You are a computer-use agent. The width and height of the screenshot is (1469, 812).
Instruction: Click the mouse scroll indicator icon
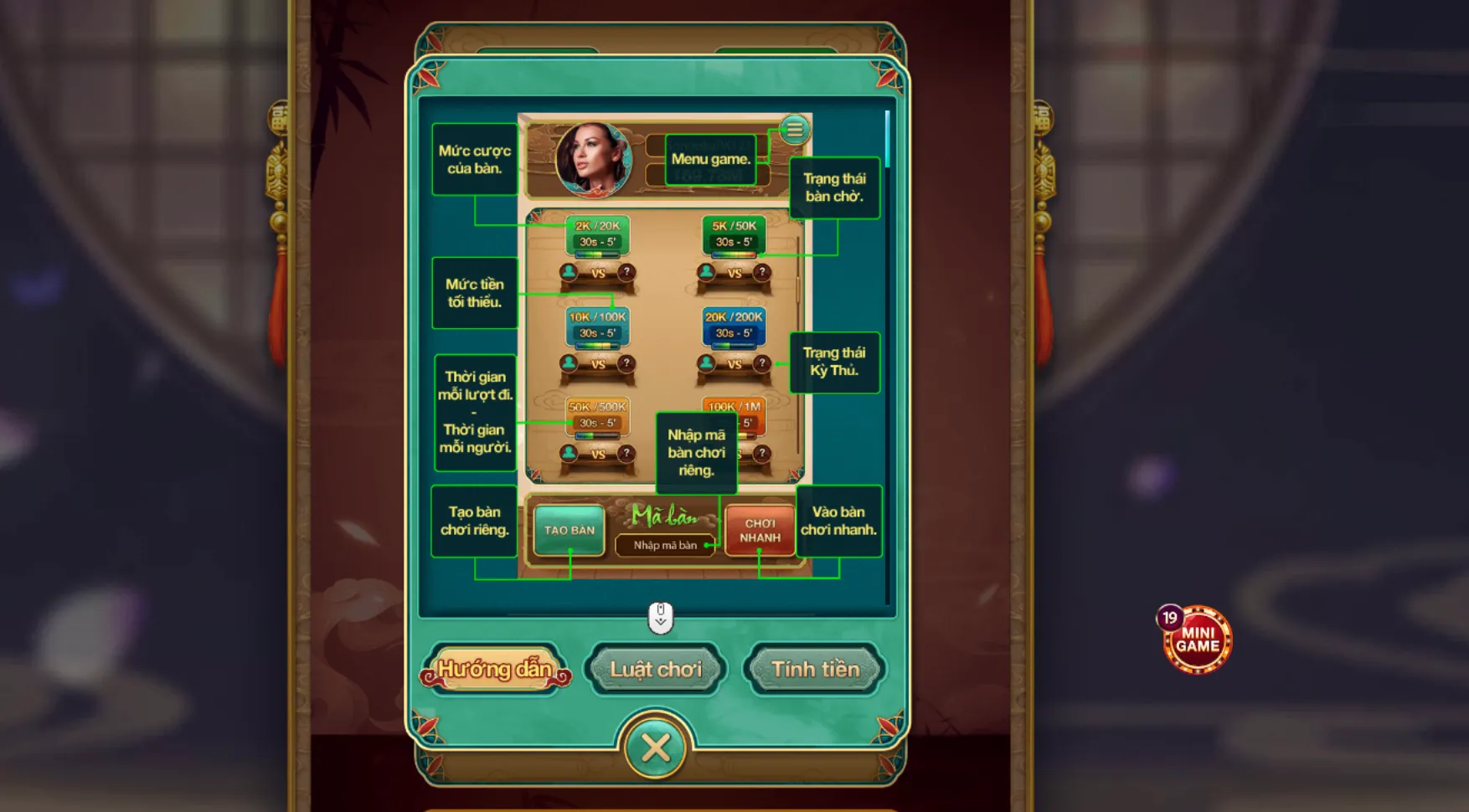(662, 617)
